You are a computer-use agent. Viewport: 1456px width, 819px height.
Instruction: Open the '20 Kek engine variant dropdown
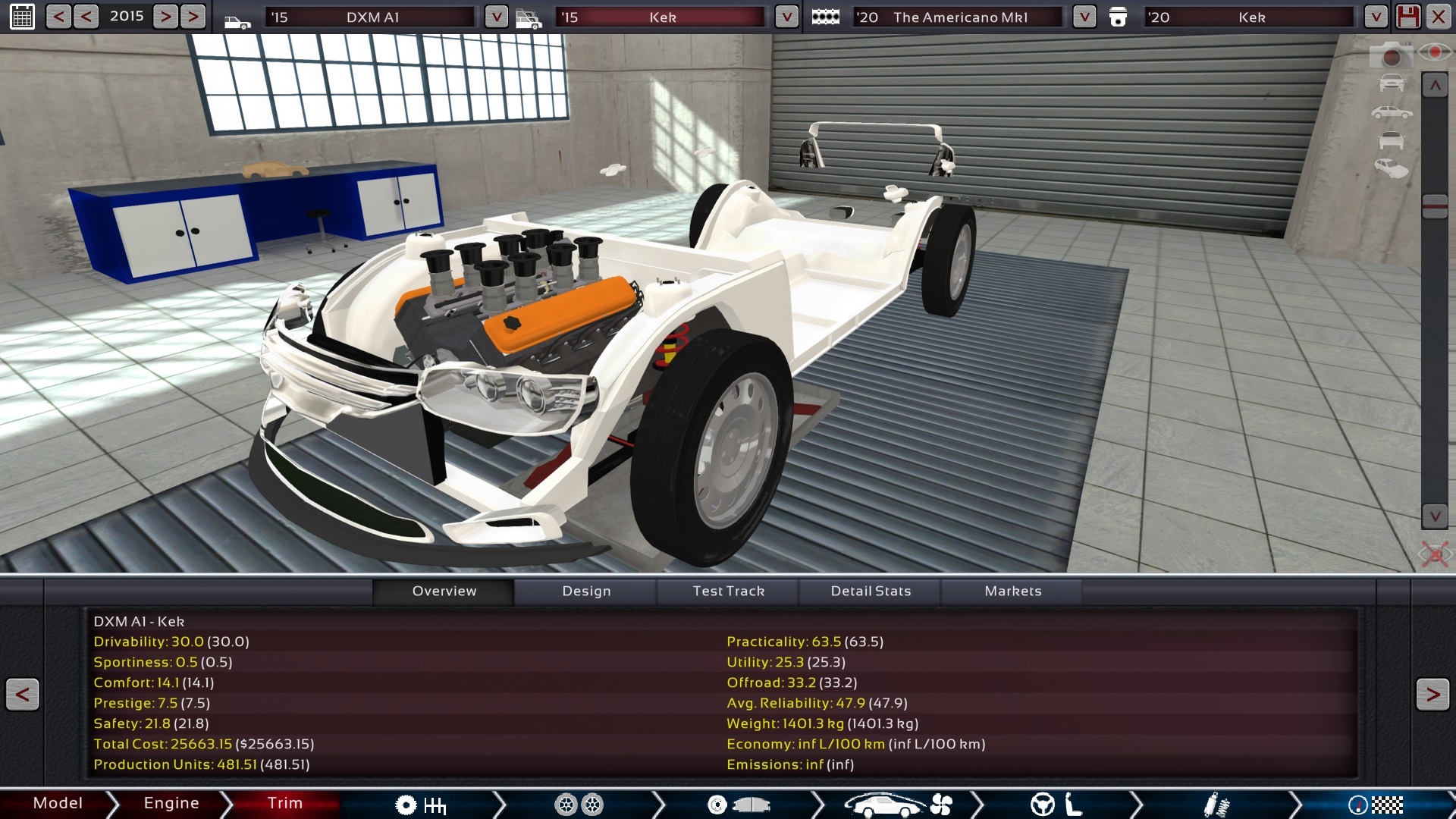point(1375,16)
